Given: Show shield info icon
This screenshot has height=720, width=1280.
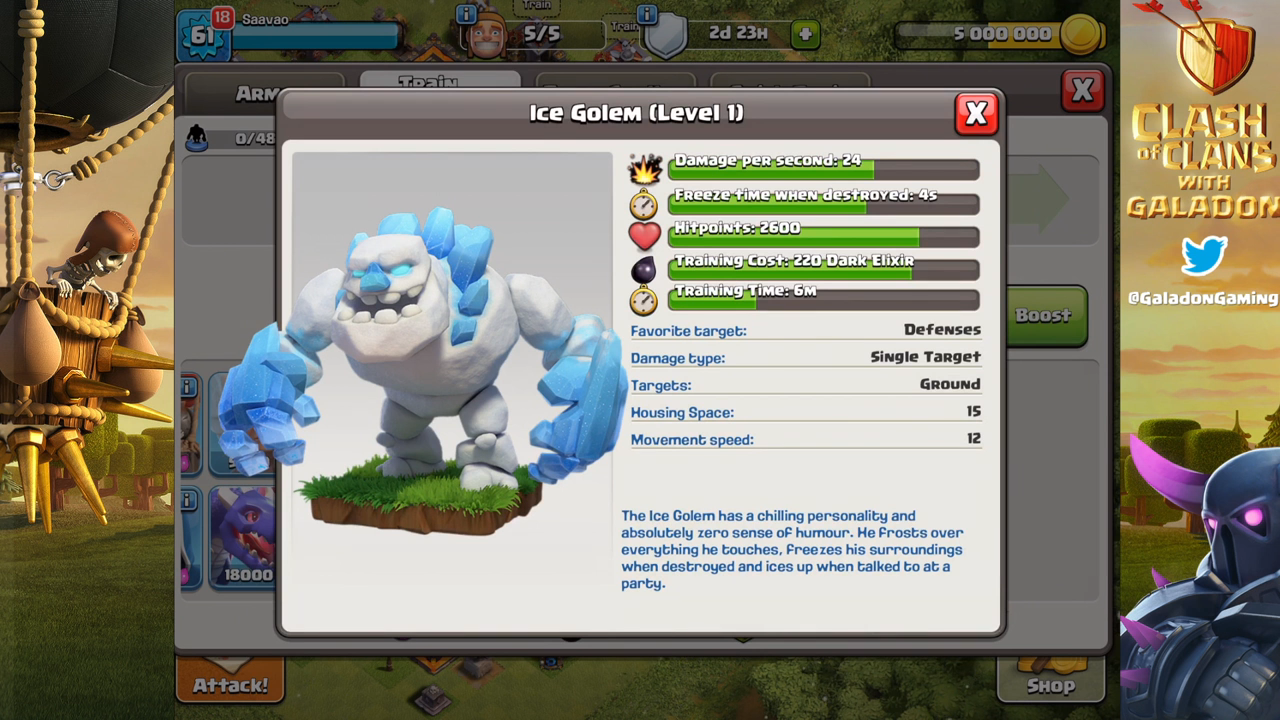Looking at the screenshot, I should point(647,14).
